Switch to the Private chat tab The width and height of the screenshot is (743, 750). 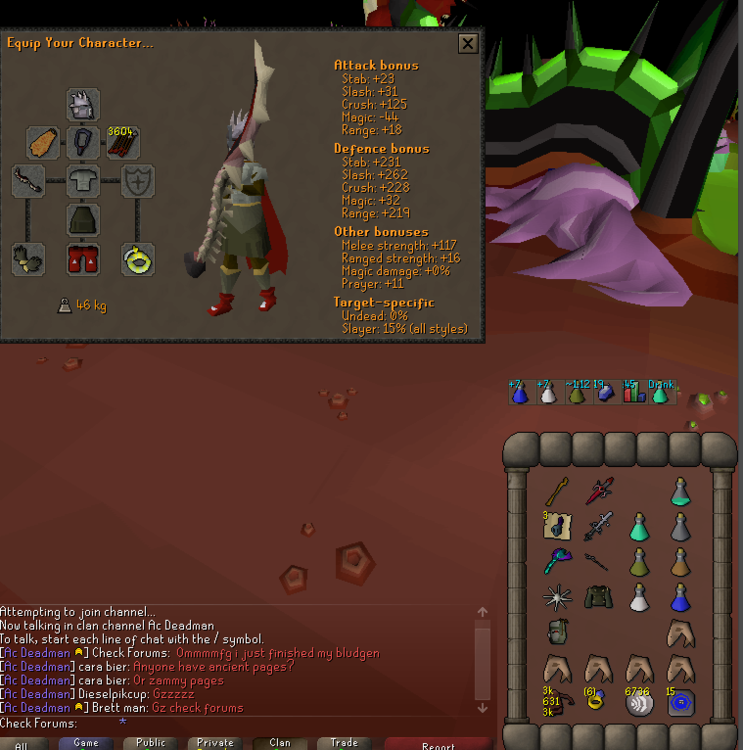tap(215, 743)
